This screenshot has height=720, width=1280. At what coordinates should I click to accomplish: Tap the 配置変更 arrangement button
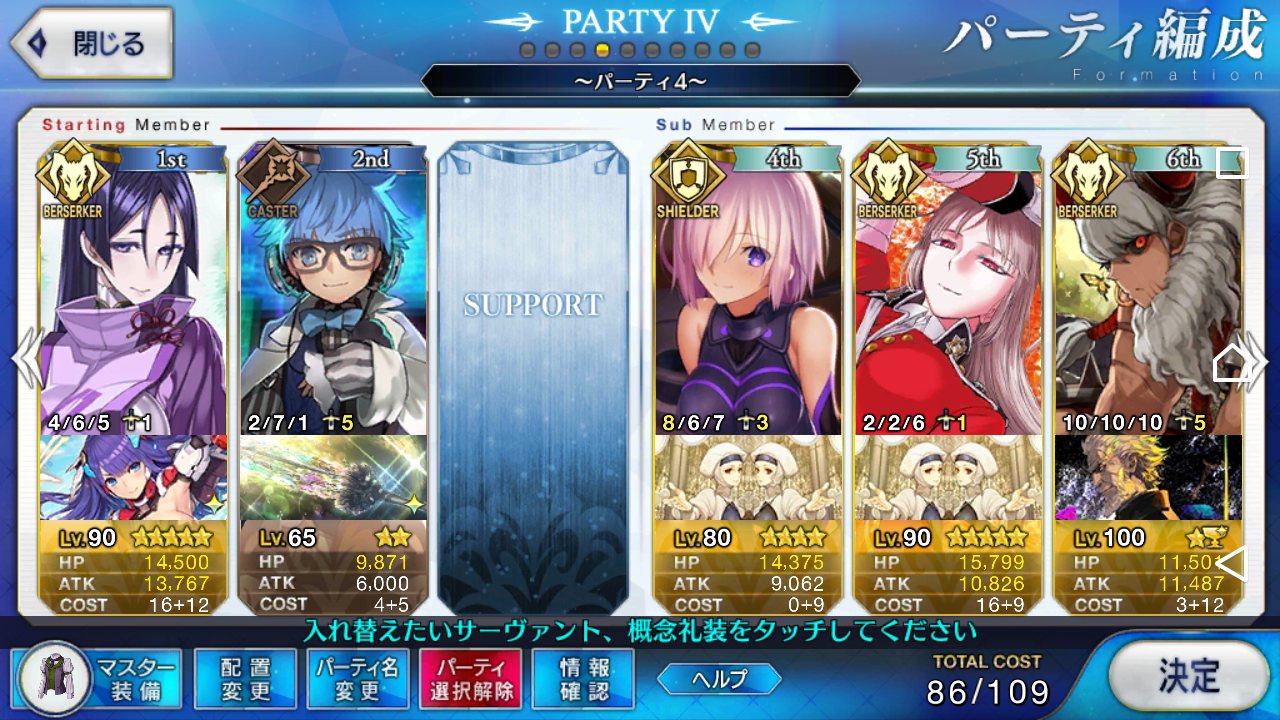(x=245, y=678)
